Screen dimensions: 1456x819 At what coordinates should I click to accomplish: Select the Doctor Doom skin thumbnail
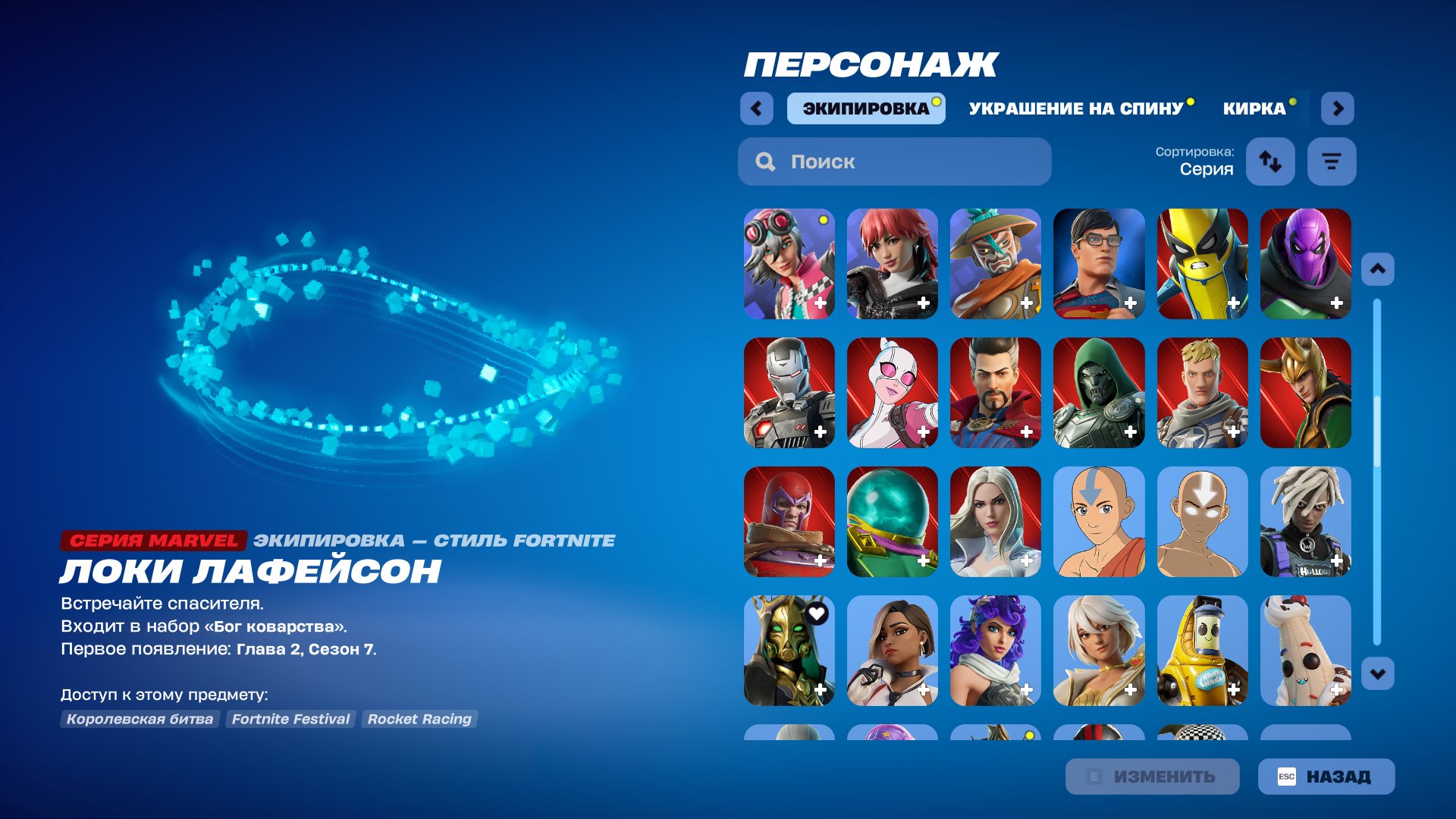[1099, 393]
